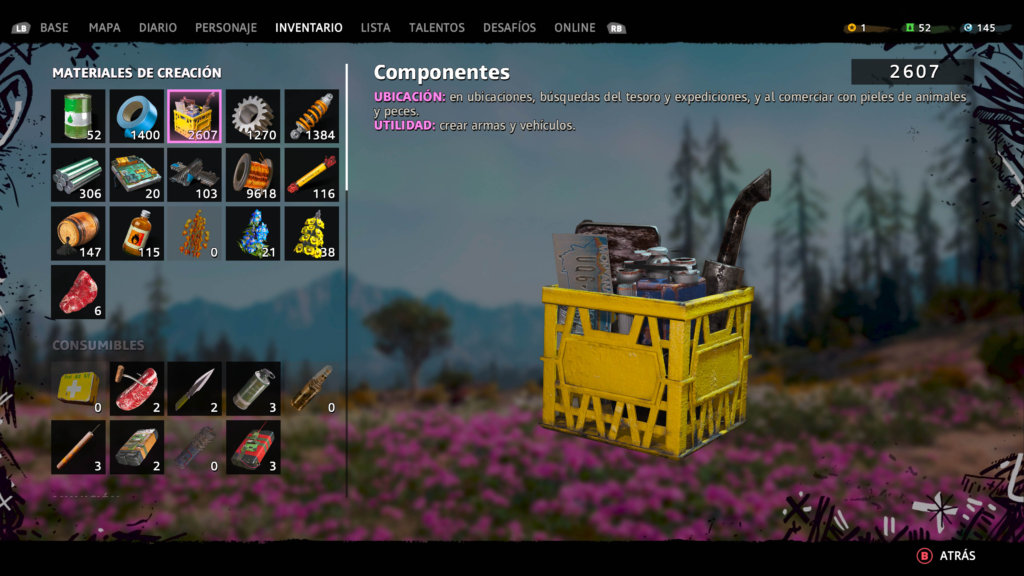The width and height of the screenshot is (1024, 576).
Task: Open the Personaje tab
Action: 226,28
